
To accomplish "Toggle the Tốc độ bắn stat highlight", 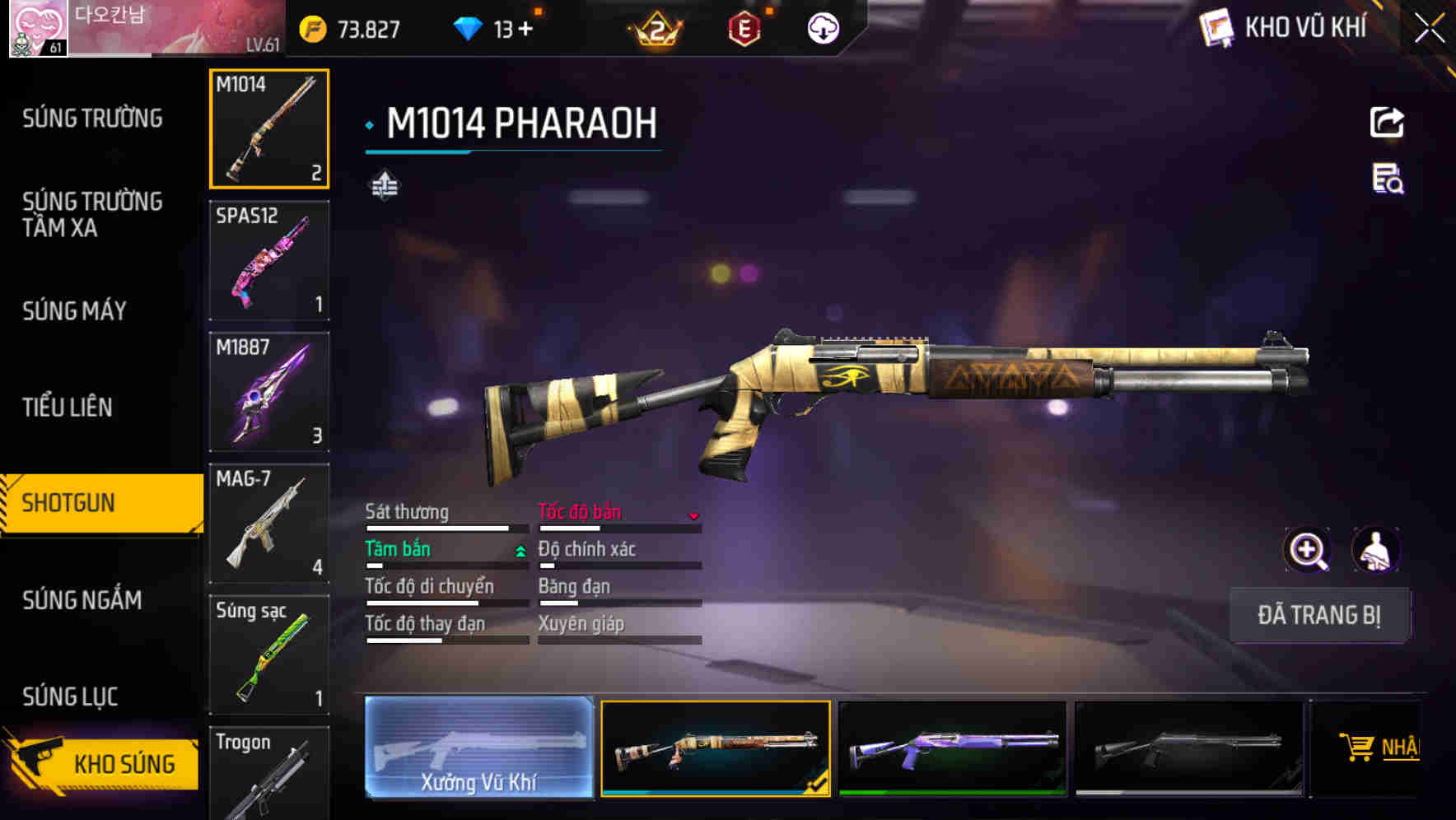I will pyautogui.click(x=581, y=511).
